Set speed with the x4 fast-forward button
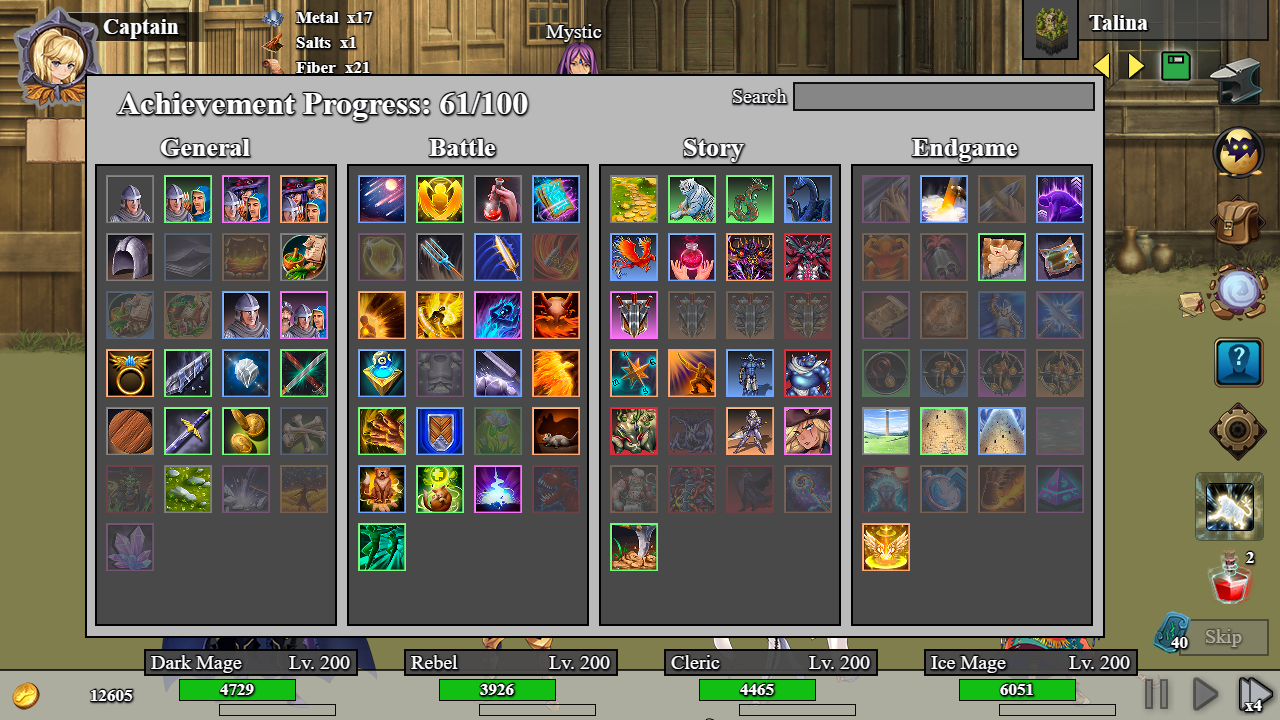Viewport: 1280px width, 720px height. 1254,694
